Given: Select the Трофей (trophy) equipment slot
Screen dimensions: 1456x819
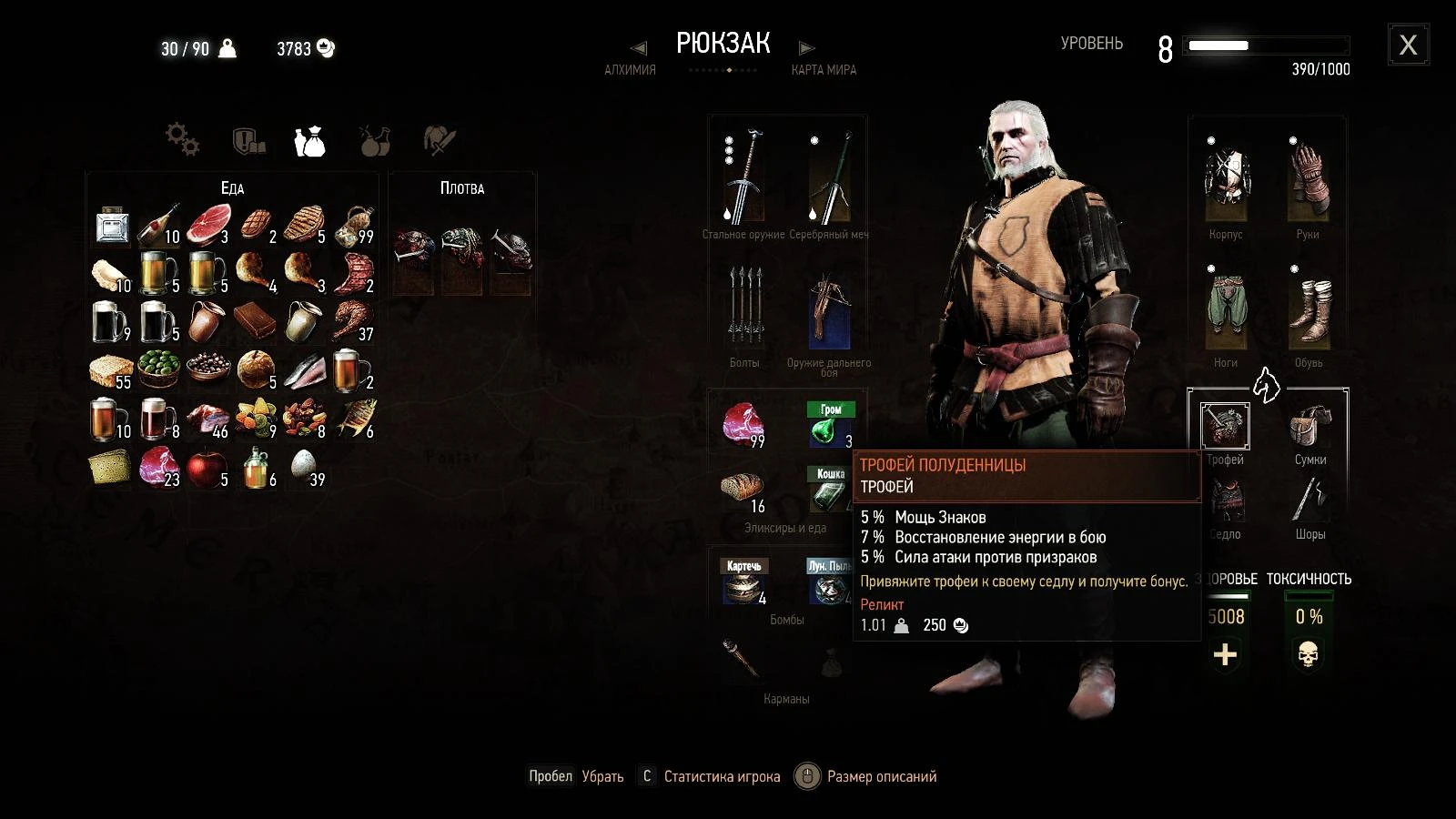Looking at the screenshot, I should pyautogui.click(x=1225, y=426).
